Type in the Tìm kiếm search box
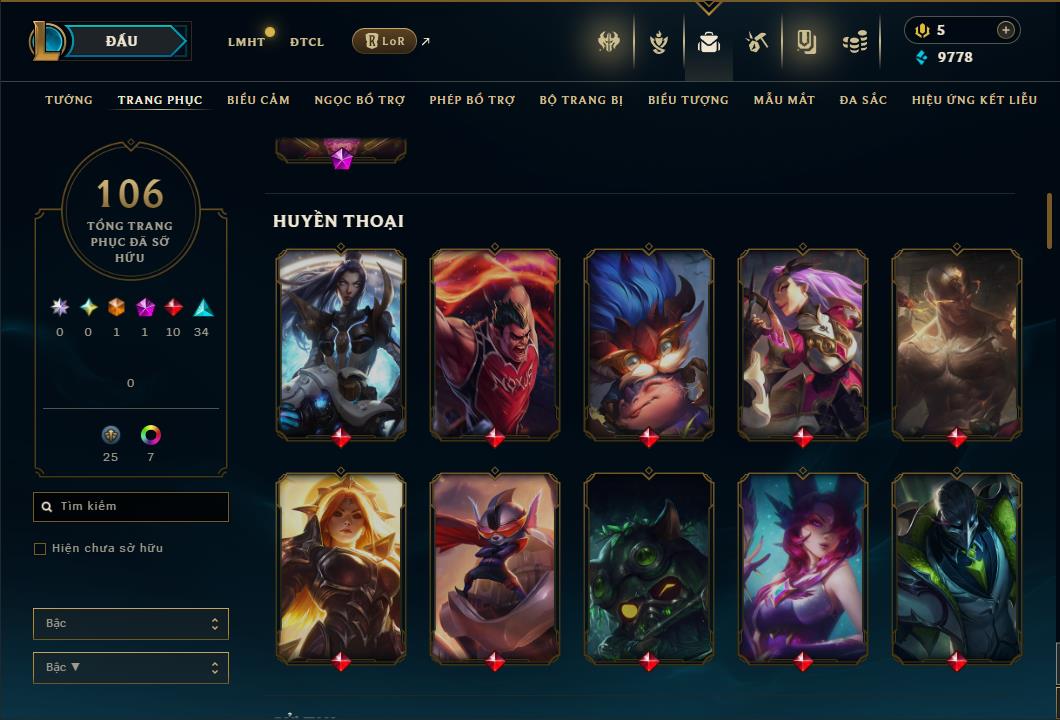Image resolution: width=1060 pixels, height=720 pixels. (131, 507)
